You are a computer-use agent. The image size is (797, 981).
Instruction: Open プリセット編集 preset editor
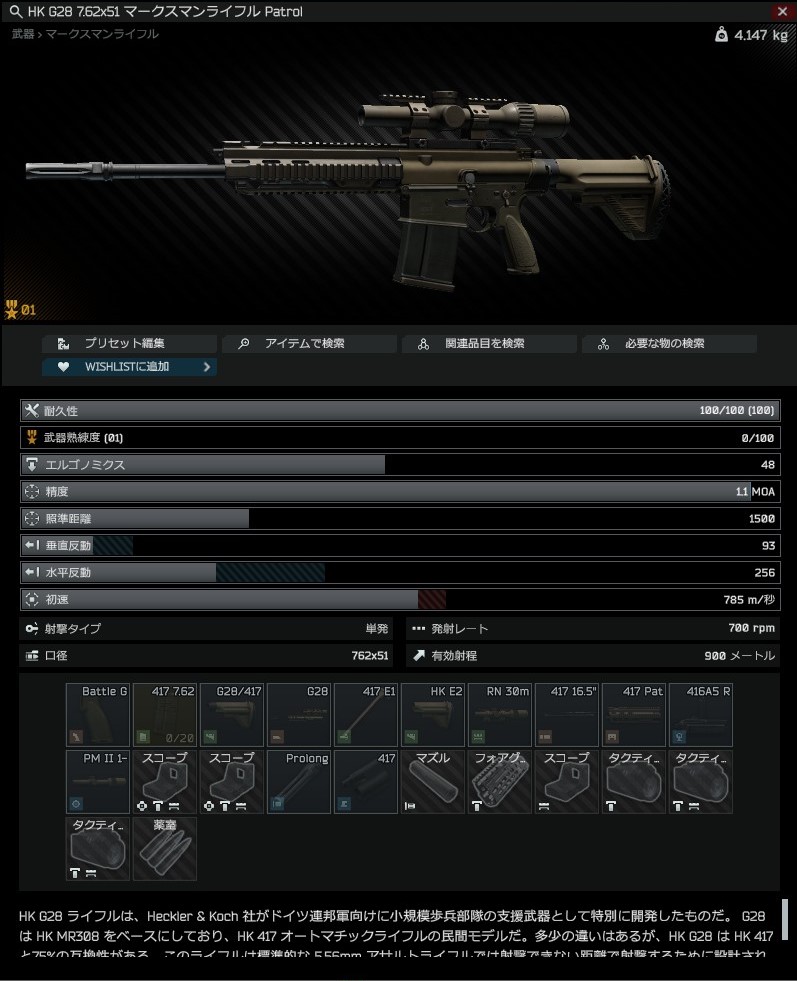coord(129,343)
